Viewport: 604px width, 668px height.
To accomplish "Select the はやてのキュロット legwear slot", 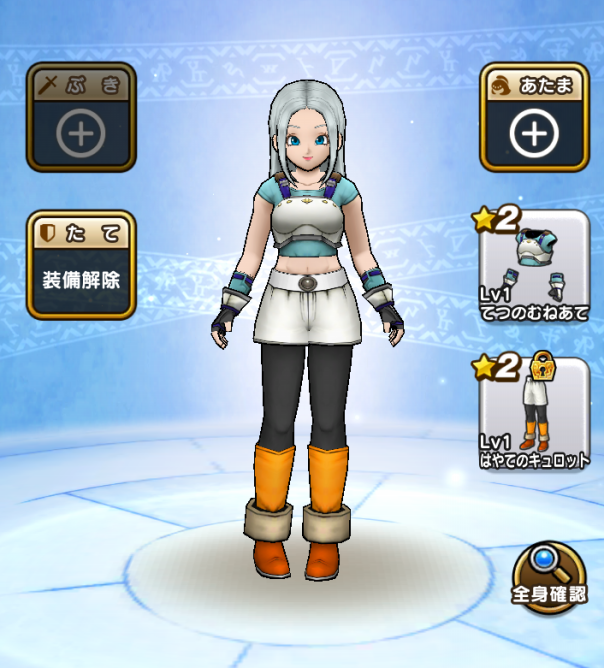I will point(534,415).
